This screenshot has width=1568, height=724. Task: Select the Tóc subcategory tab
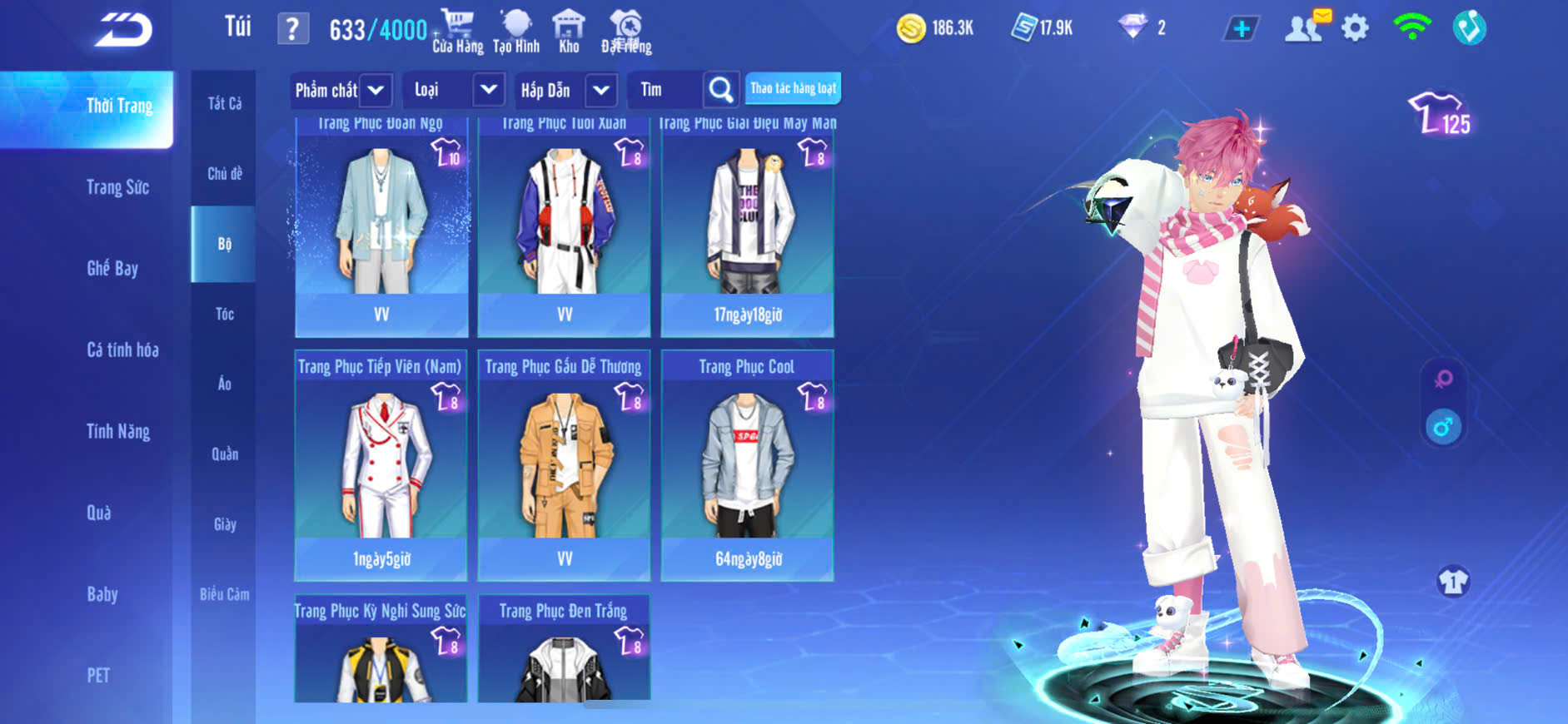[224, 314]
